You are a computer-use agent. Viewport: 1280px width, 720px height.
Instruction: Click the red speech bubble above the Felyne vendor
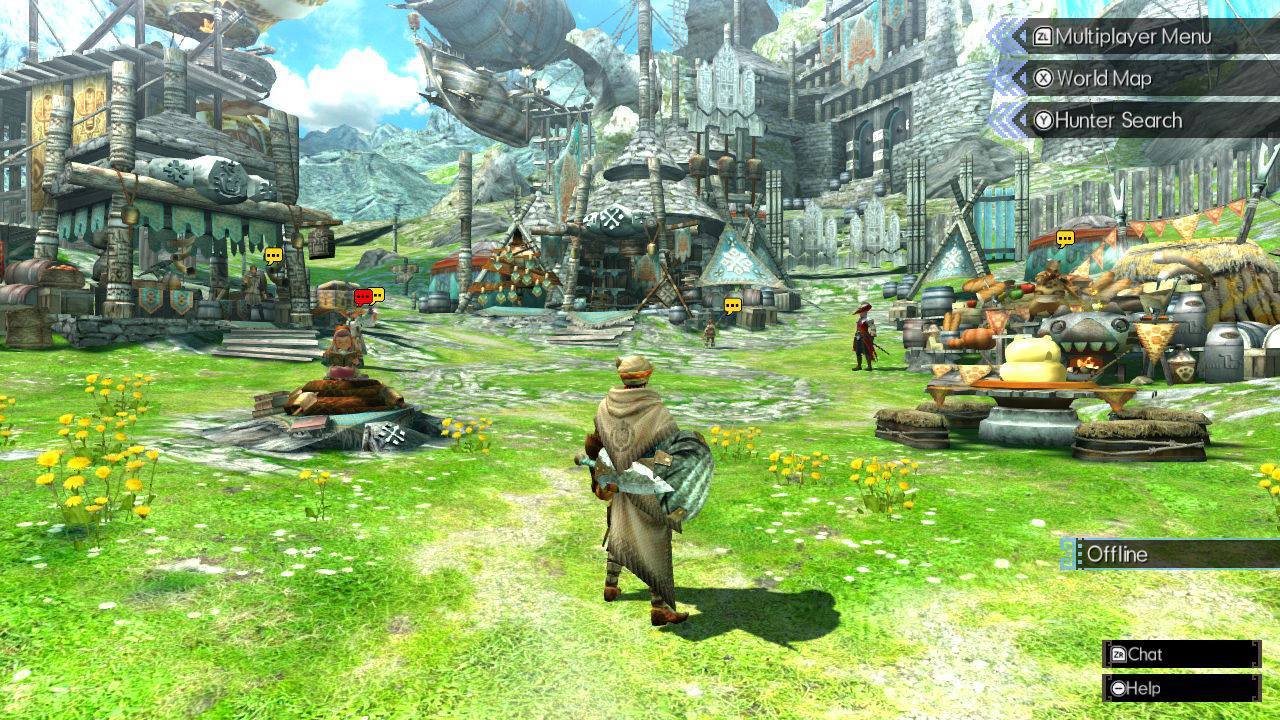coord(362,296)
